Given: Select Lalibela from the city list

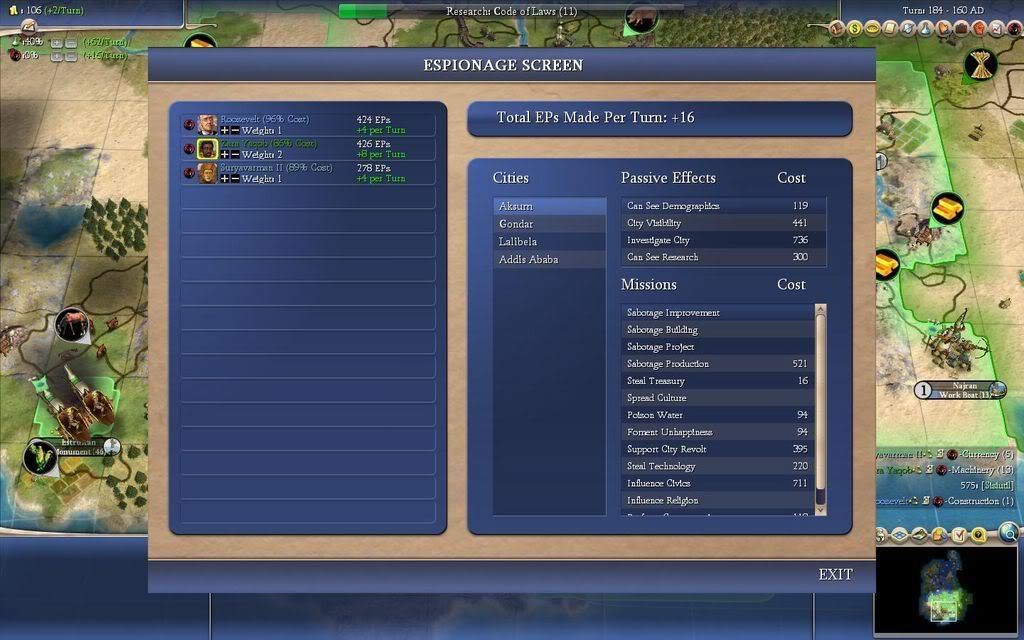Looking at the screenshot, I should [x=549, y=242].
